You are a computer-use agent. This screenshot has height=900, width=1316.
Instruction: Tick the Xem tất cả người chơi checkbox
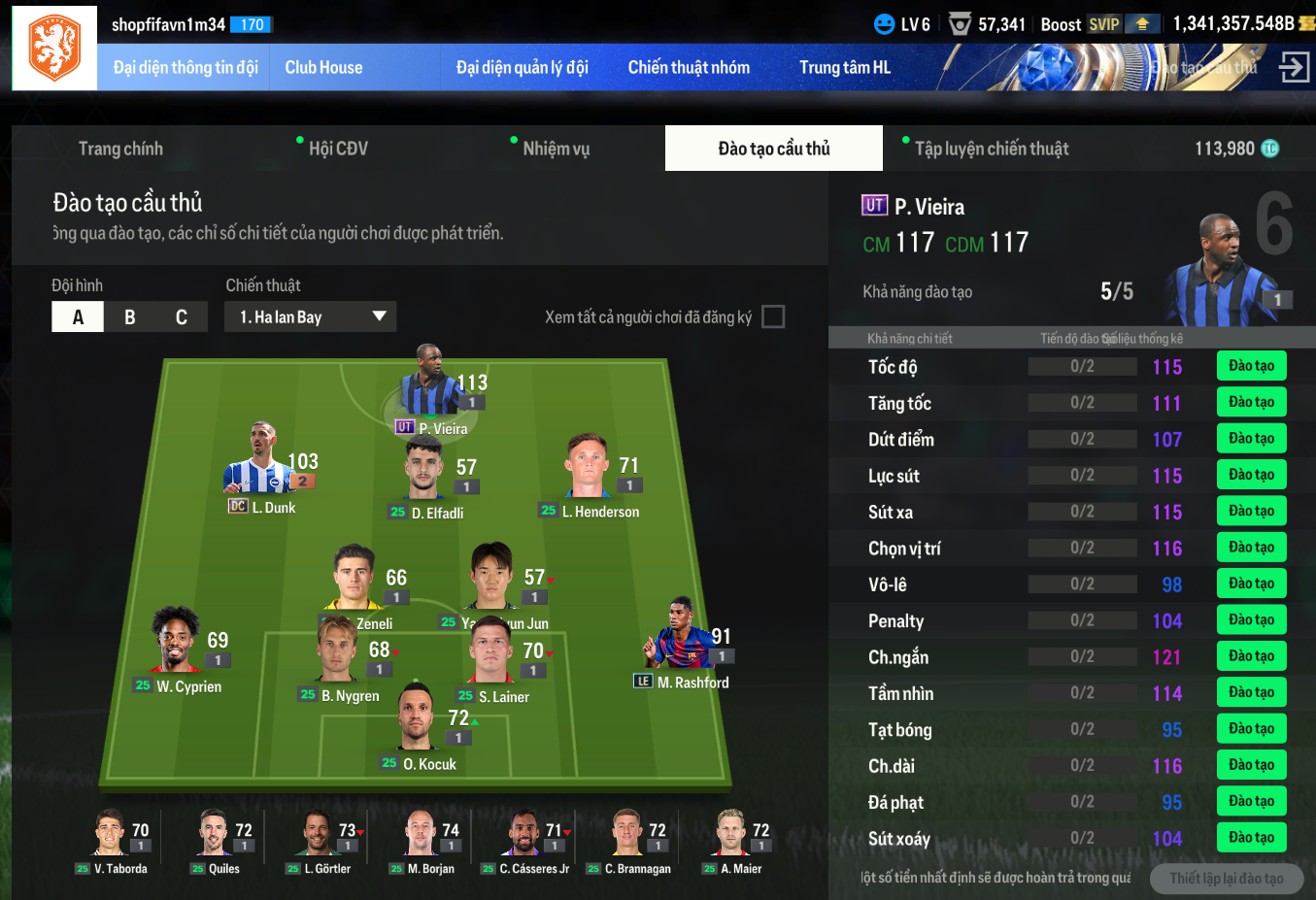tap(773, 317)
